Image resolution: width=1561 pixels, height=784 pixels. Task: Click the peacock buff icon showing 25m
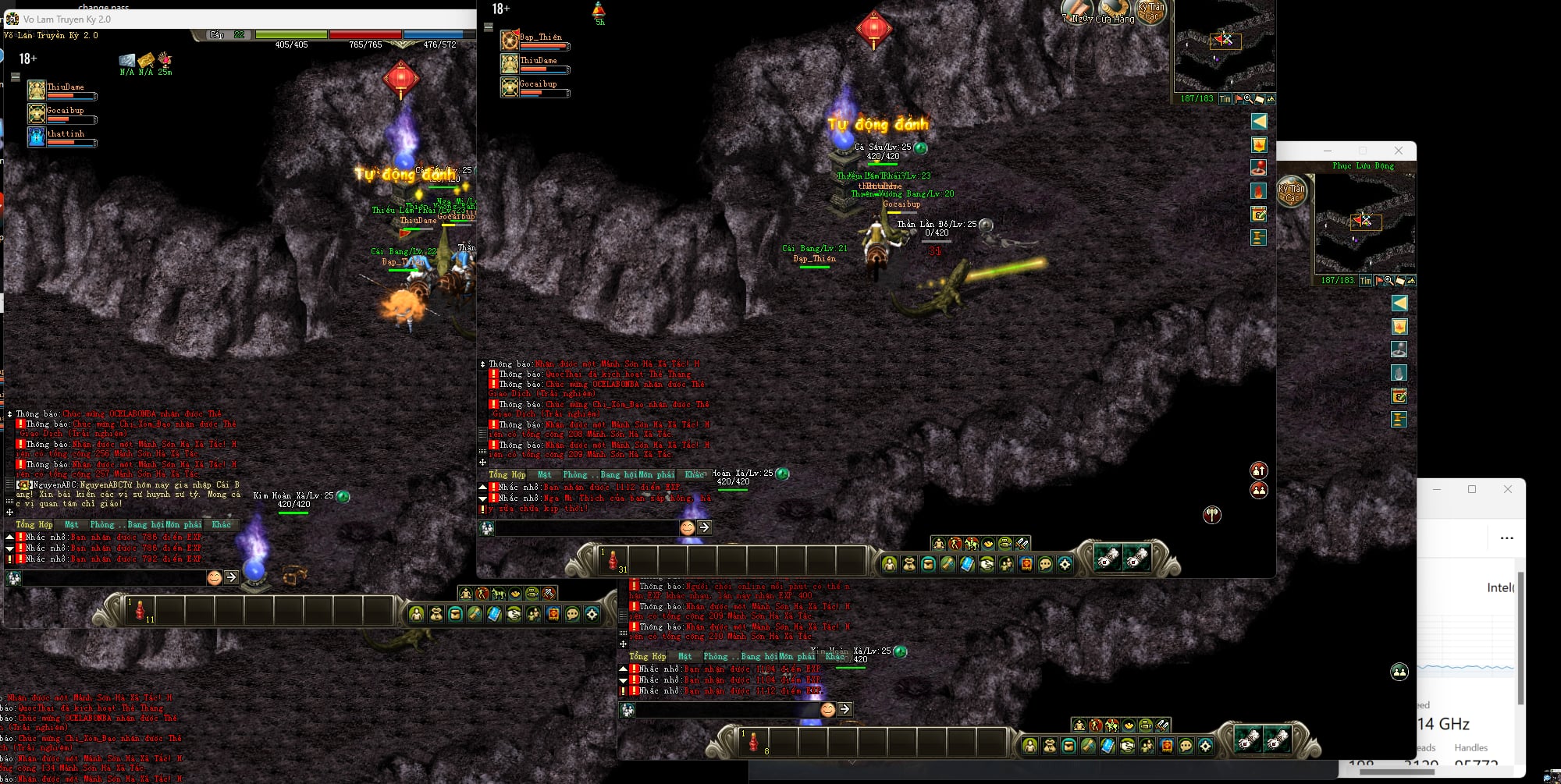165,59
